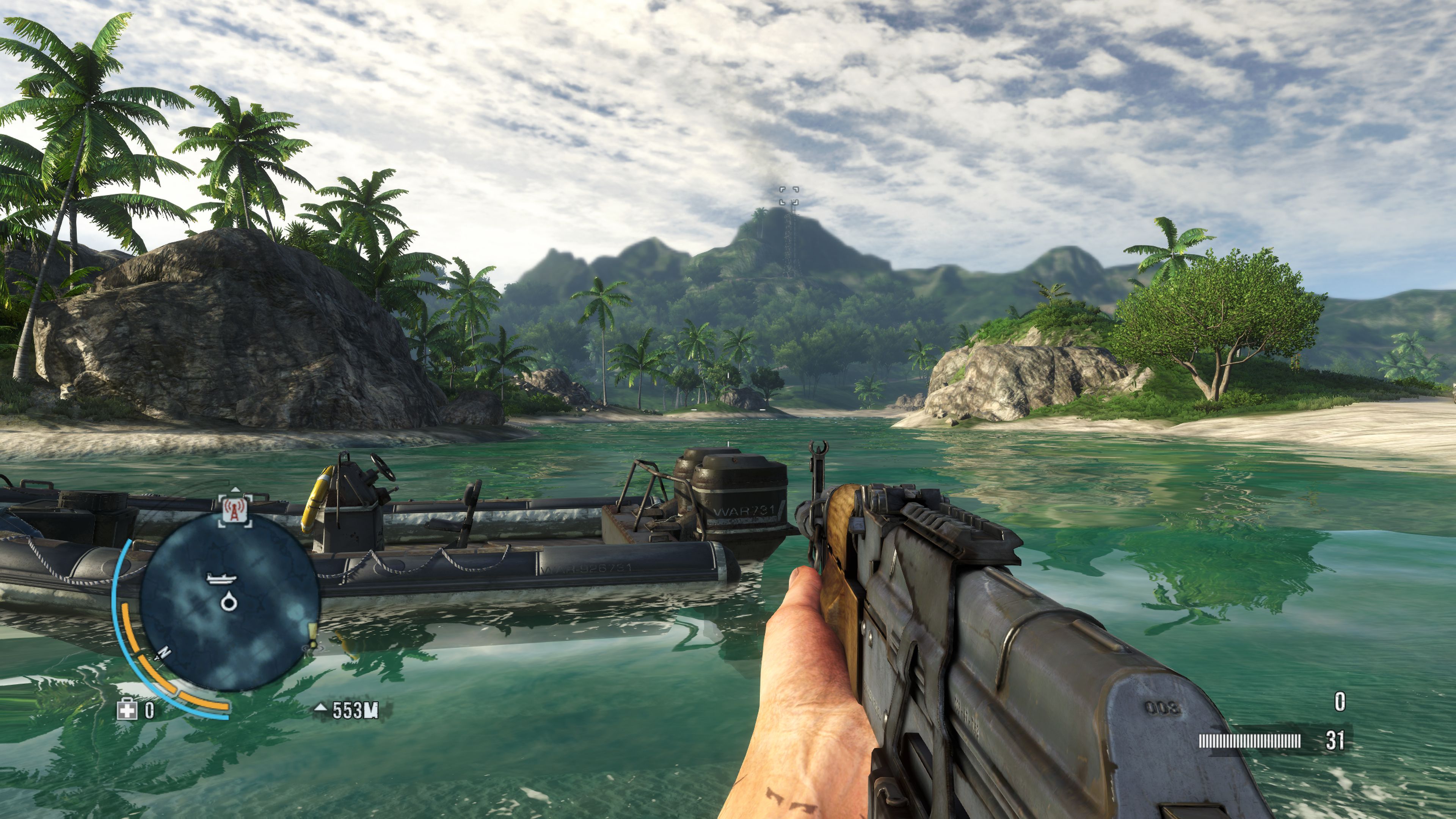Click the objective bracket marker above the tower
The height and width of the screenshot is (819, 1456).
pos(789,196)
